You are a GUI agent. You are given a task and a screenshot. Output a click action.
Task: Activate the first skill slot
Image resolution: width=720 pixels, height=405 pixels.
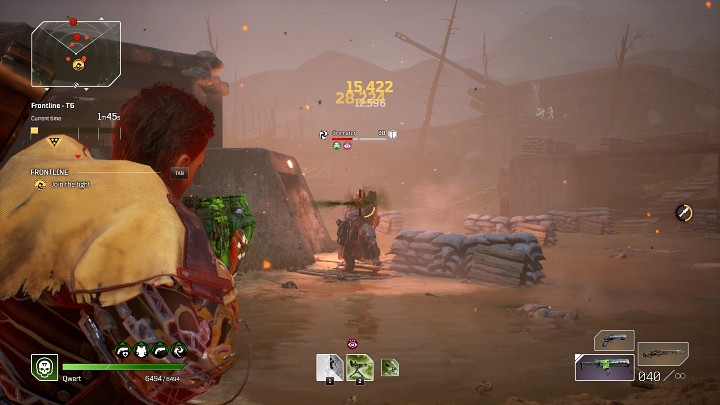[330, 368]
